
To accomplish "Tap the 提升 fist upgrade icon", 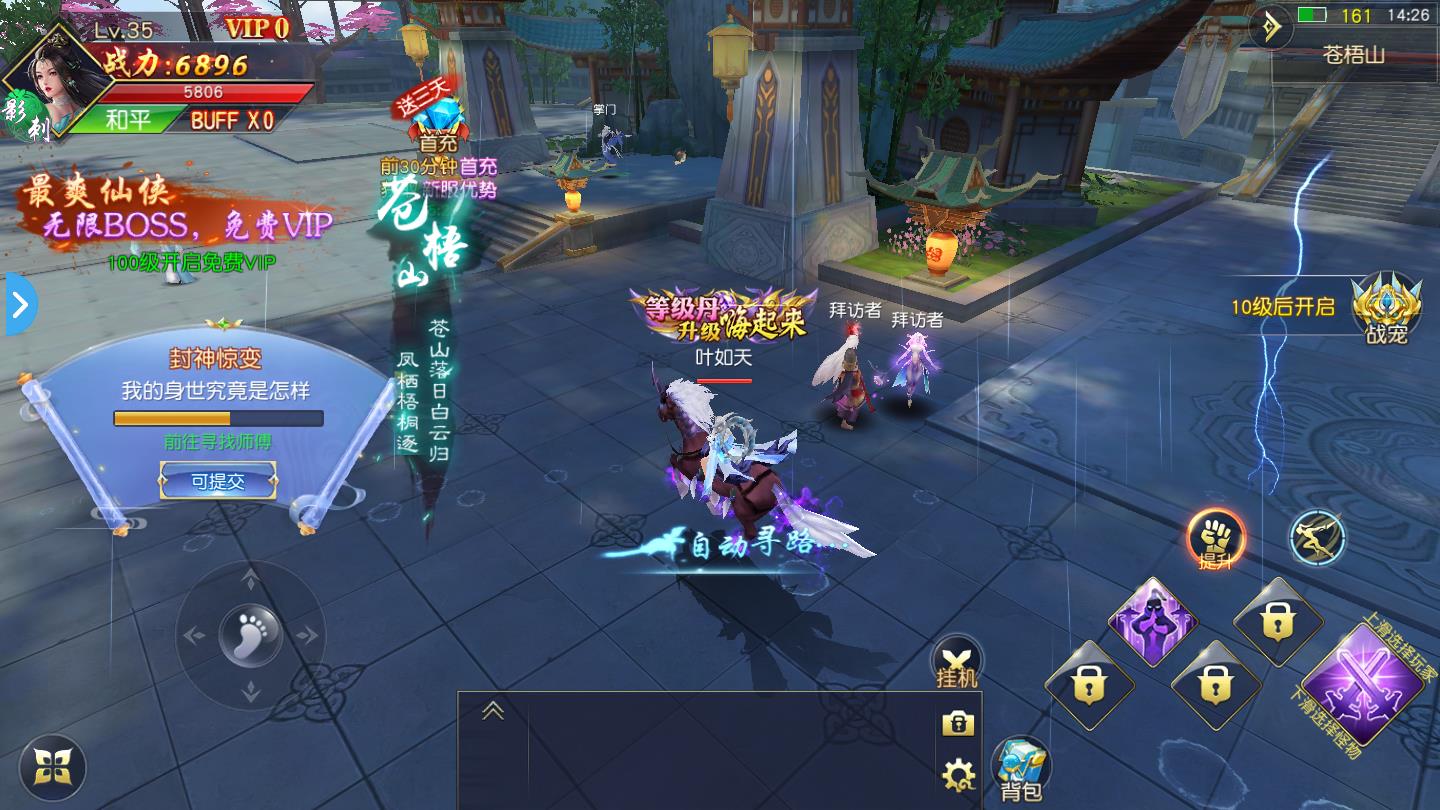I will coord(1216,539).
